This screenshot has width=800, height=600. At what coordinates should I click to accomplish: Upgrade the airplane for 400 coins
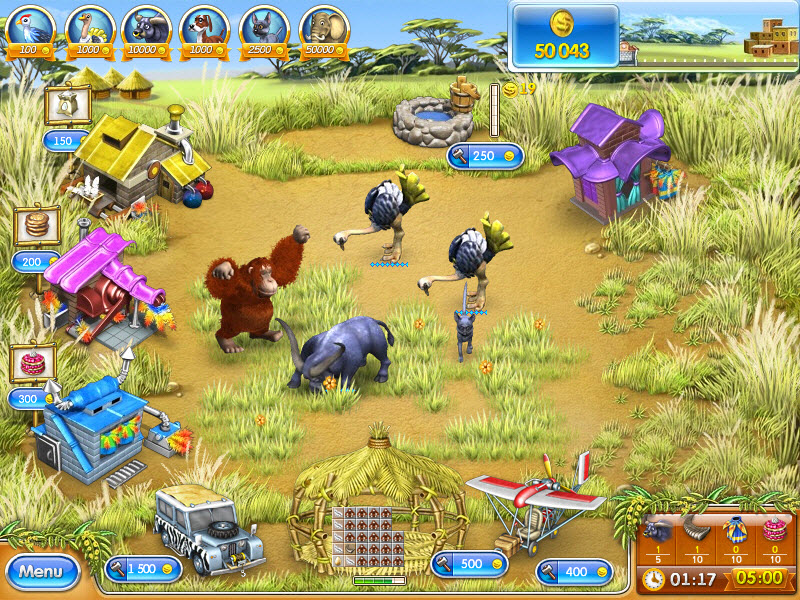click(x=573, y=571)
